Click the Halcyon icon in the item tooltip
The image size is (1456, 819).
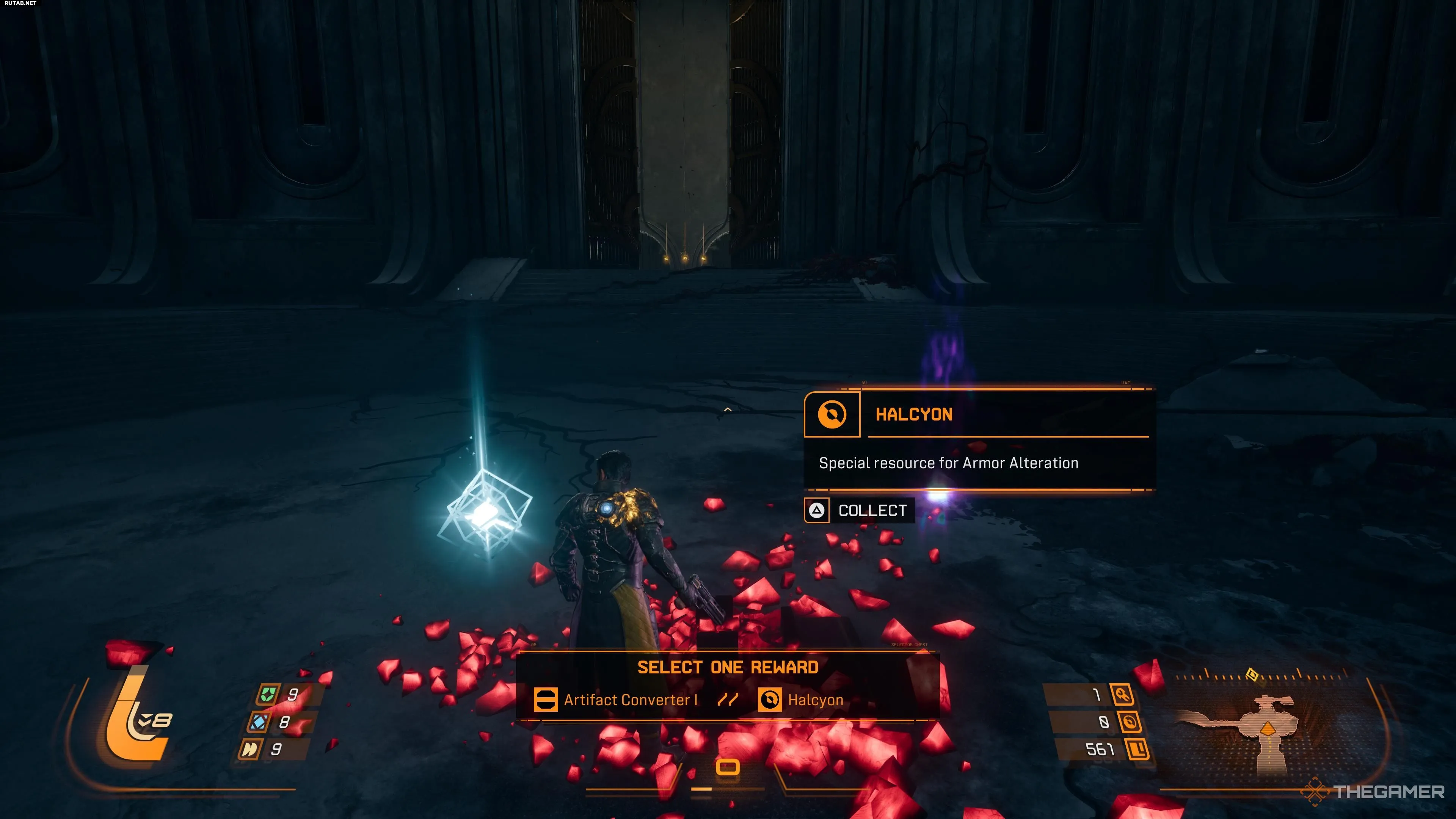pos(832,414)
